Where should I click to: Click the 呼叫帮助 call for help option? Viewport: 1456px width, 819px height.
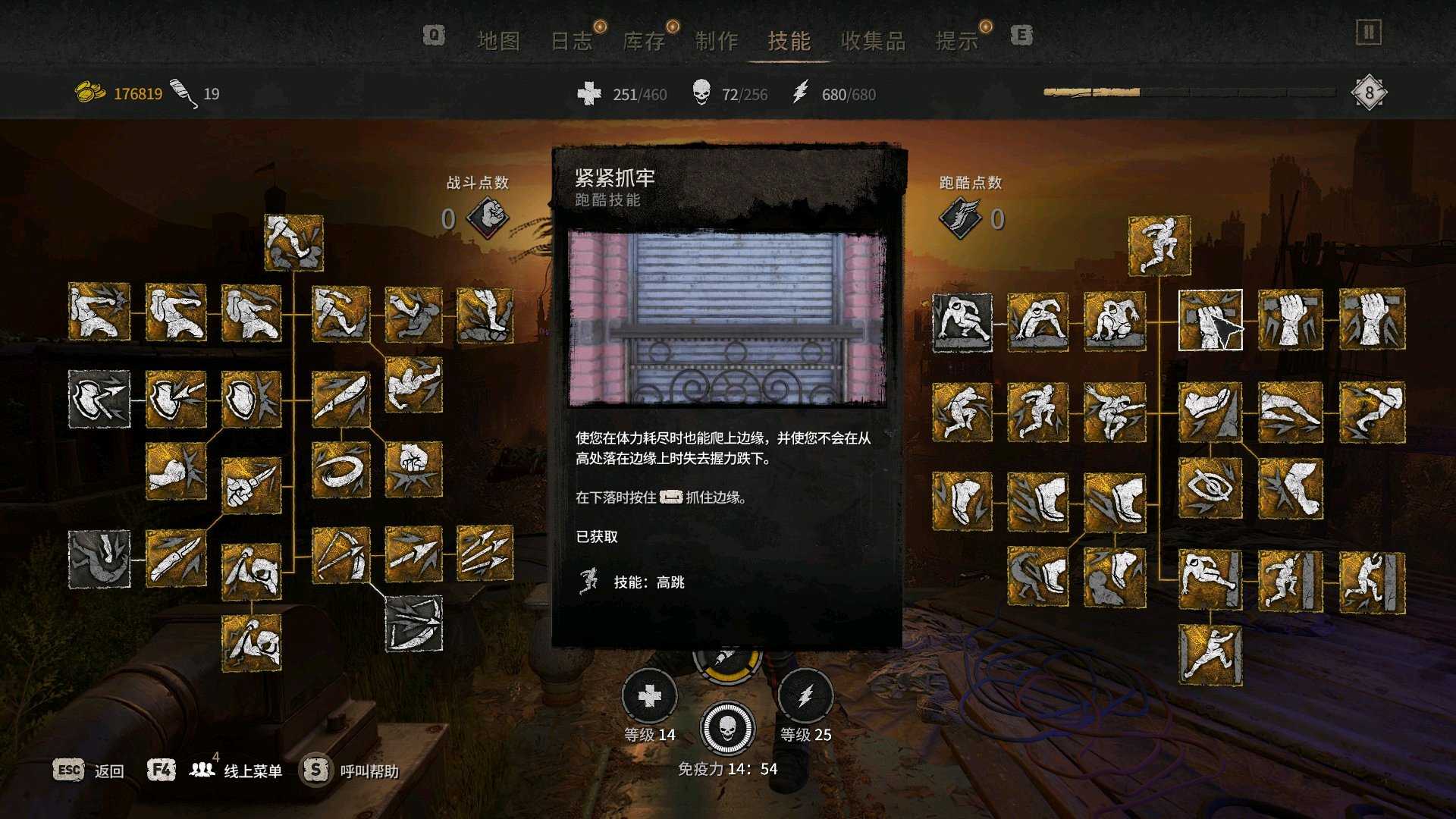[369, 769]
